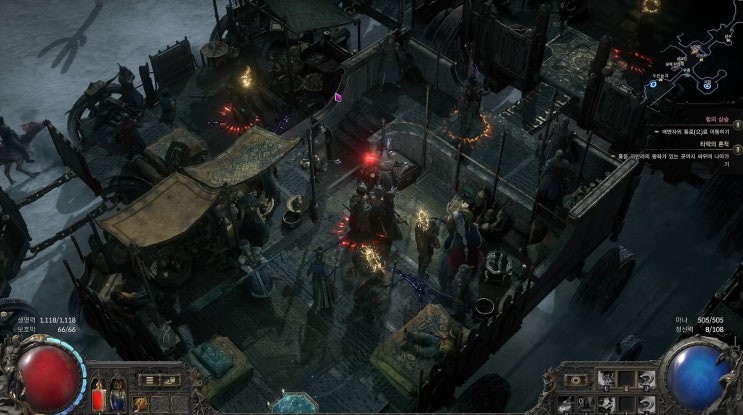Select the golden skill below the menu buttons
Image resolution: width=743 pixels, height=415 pixels.
(x=143, y=403)
